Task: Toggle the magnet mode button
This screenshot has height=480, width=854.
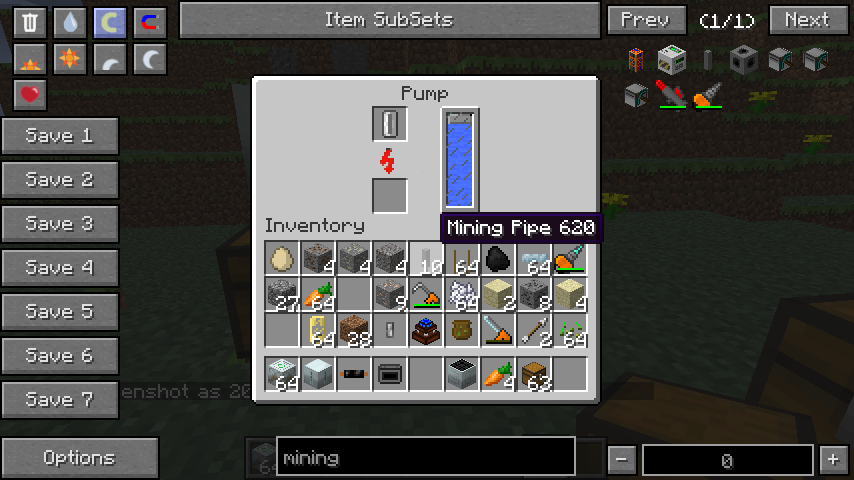Action: tap(149, 22)
